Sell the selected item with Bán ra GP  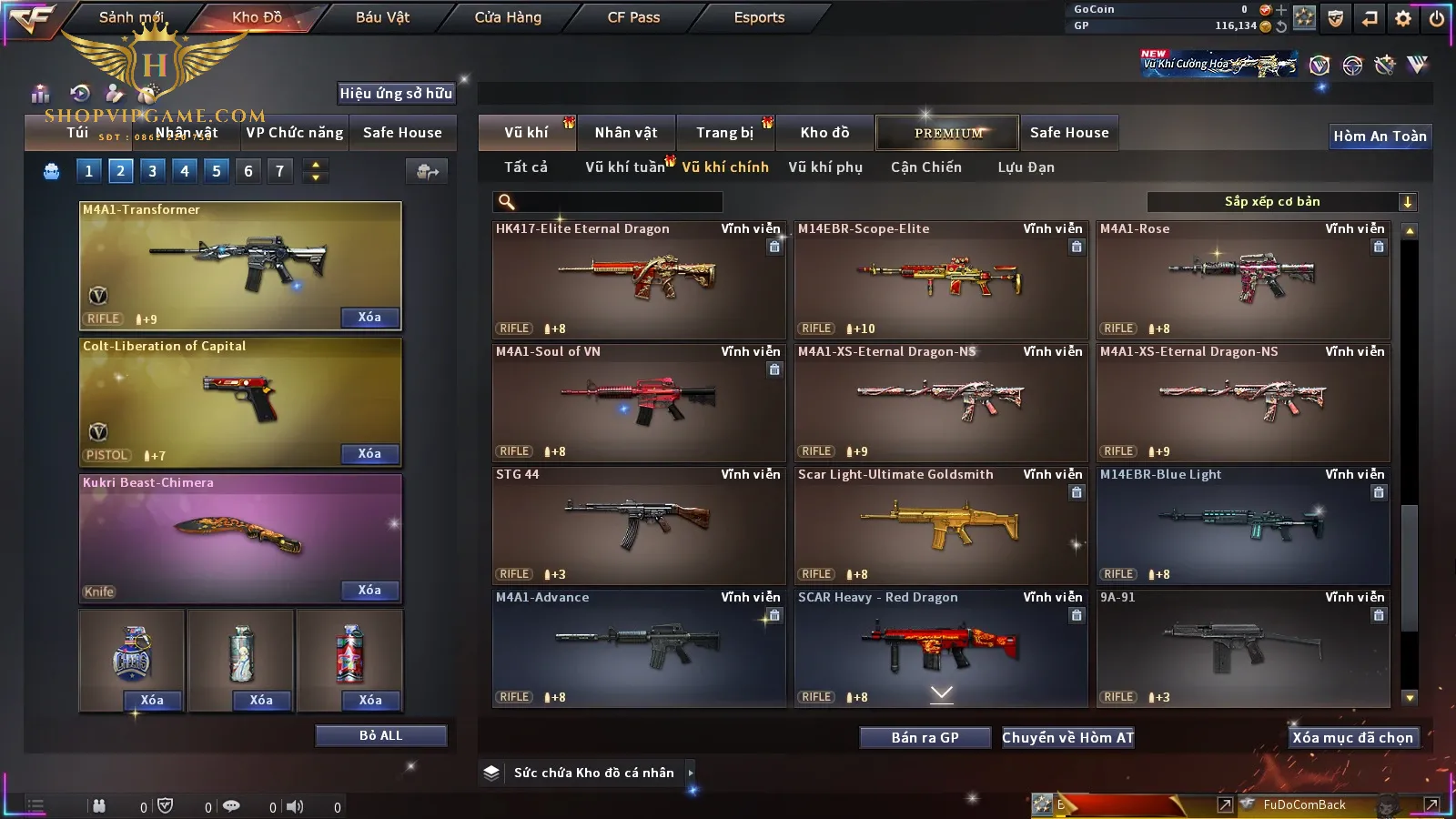tap(925, 738)
